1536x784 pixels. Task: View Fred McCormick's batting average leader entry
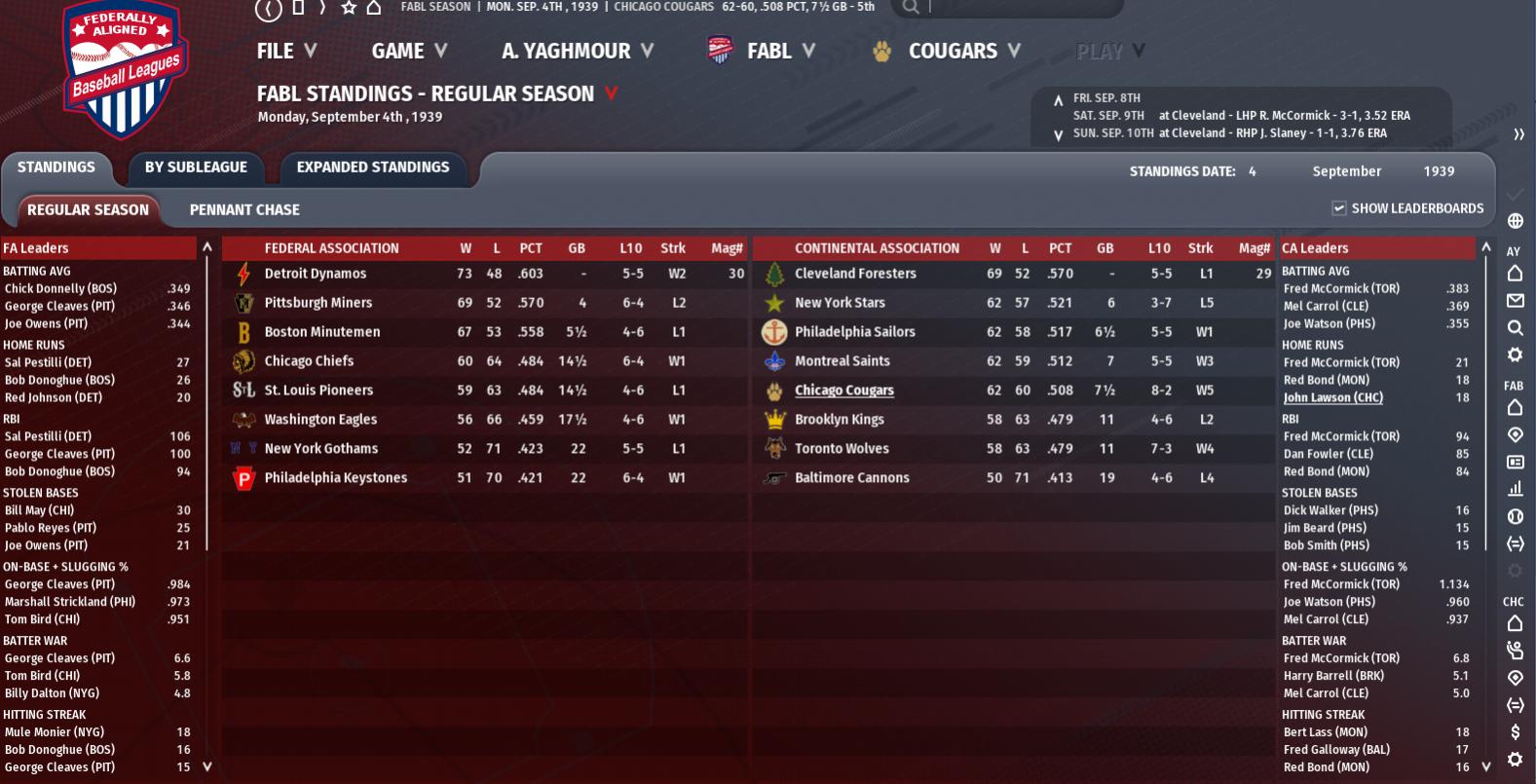point(1341,288)
